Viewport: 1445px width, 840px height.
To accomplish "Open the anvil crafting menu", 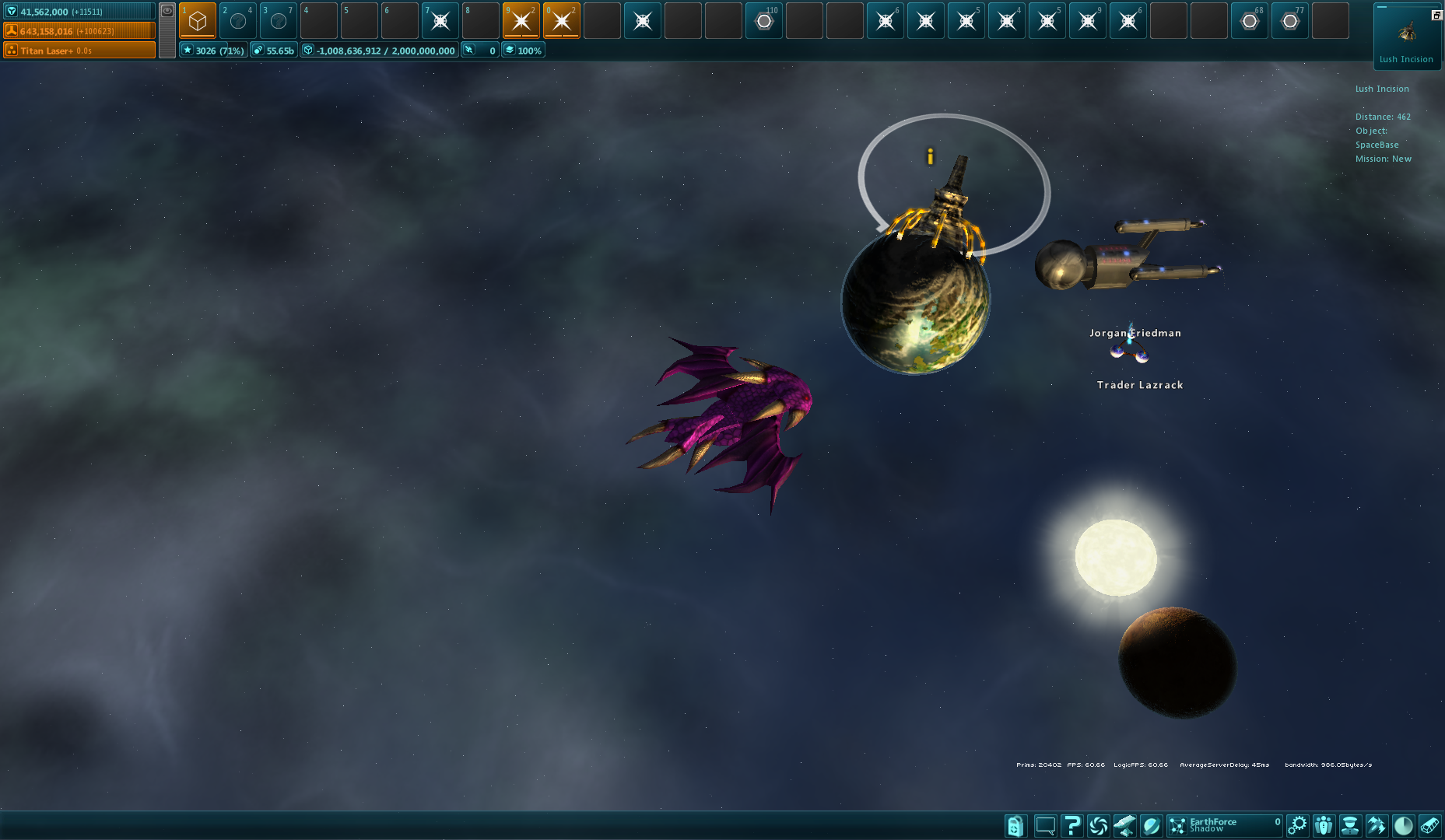I will pyautogui.click(x=1124, y=825).
